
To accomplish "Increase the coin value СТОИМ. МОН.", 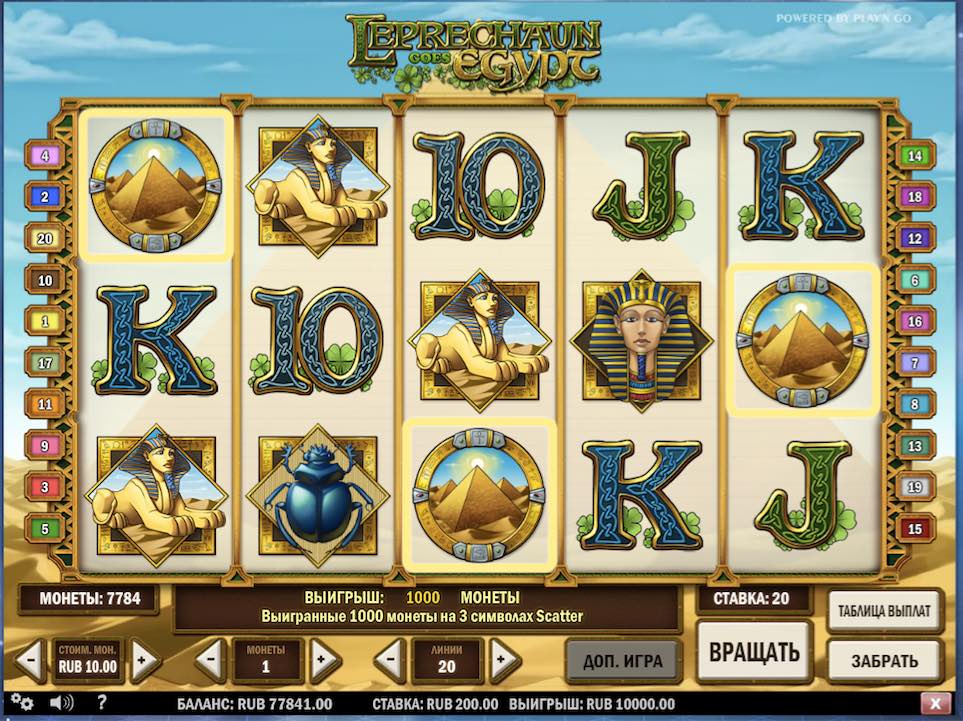I will pos(144,660).
